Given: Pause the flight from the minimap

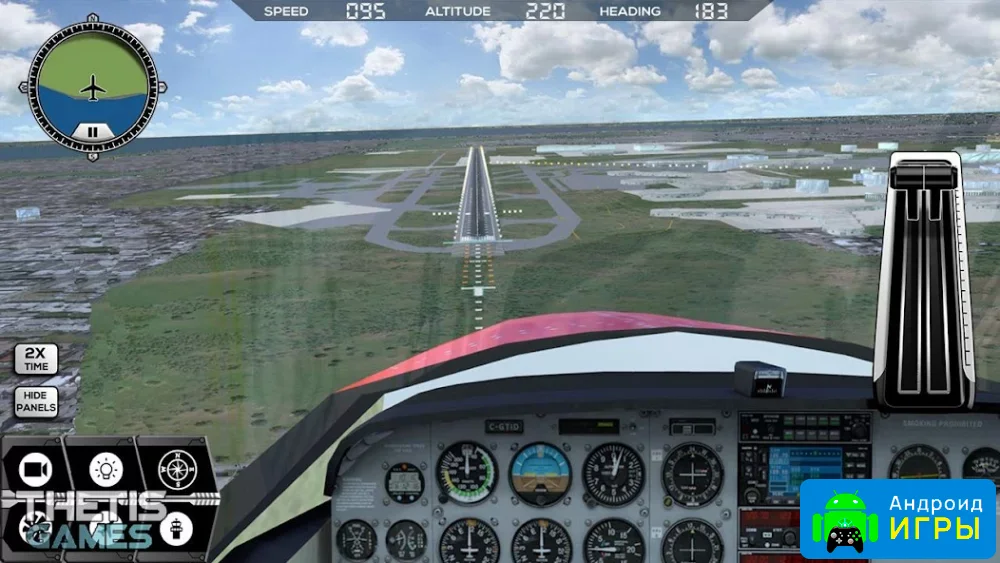Looking at the screenshot, I should point(92,130).
